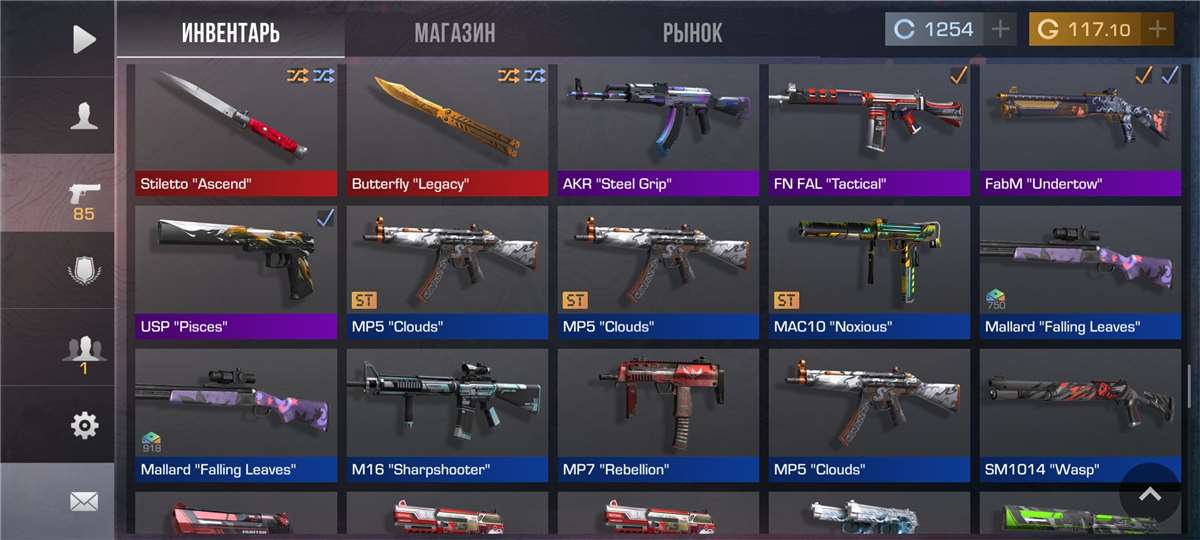
Task: Open the player profile icon
Action: pyautogui.click(x=84, y=116)
